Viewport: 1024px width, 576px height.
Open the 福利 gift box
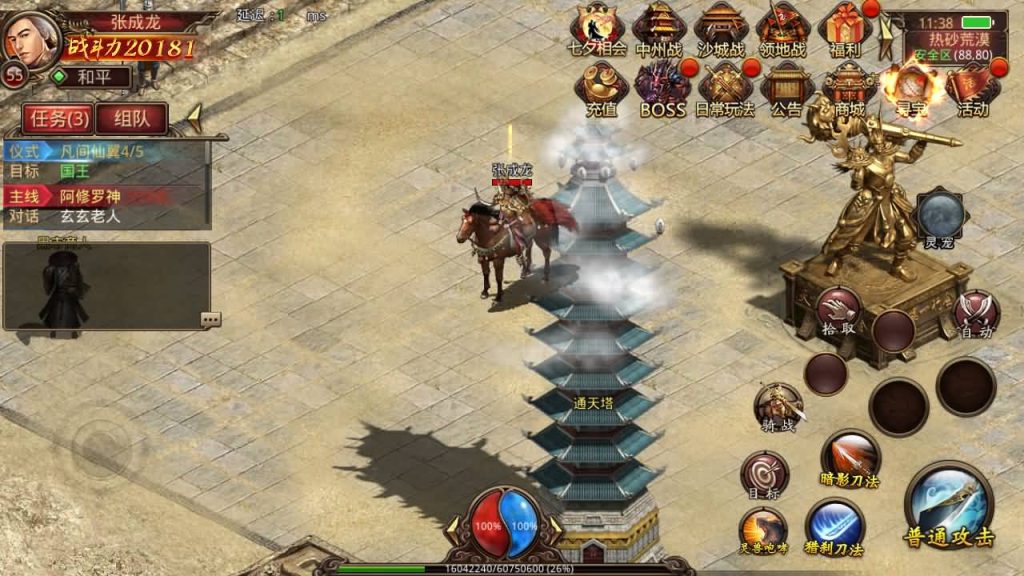(x=845, y=28)
